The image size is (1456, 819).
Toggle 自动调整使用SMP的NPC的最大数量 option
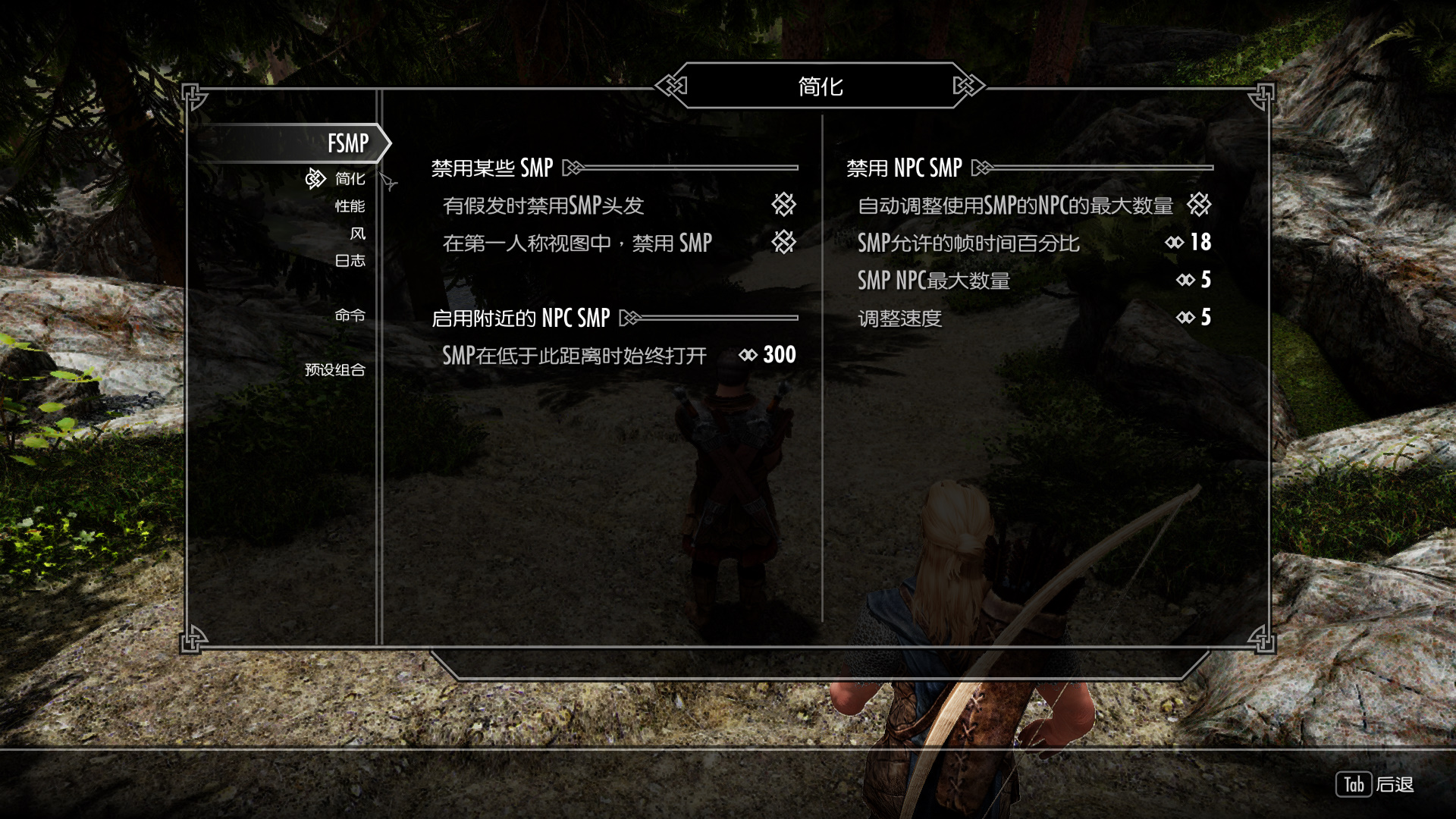coord(1199,205)
